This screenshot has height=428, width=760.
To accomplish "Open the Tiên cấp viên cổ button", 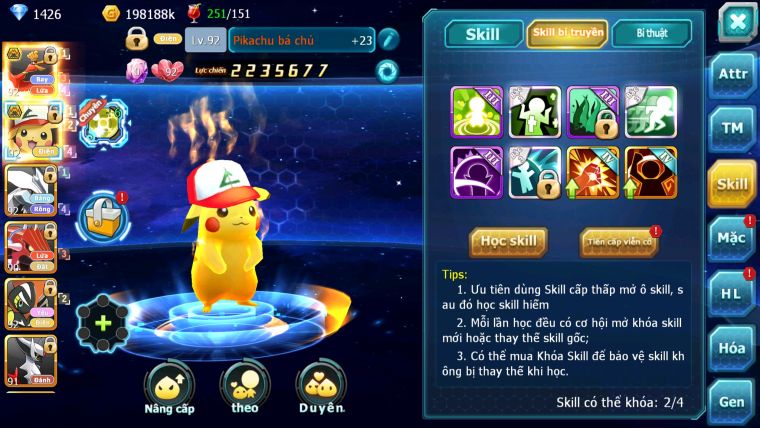I will click(618, 242).
